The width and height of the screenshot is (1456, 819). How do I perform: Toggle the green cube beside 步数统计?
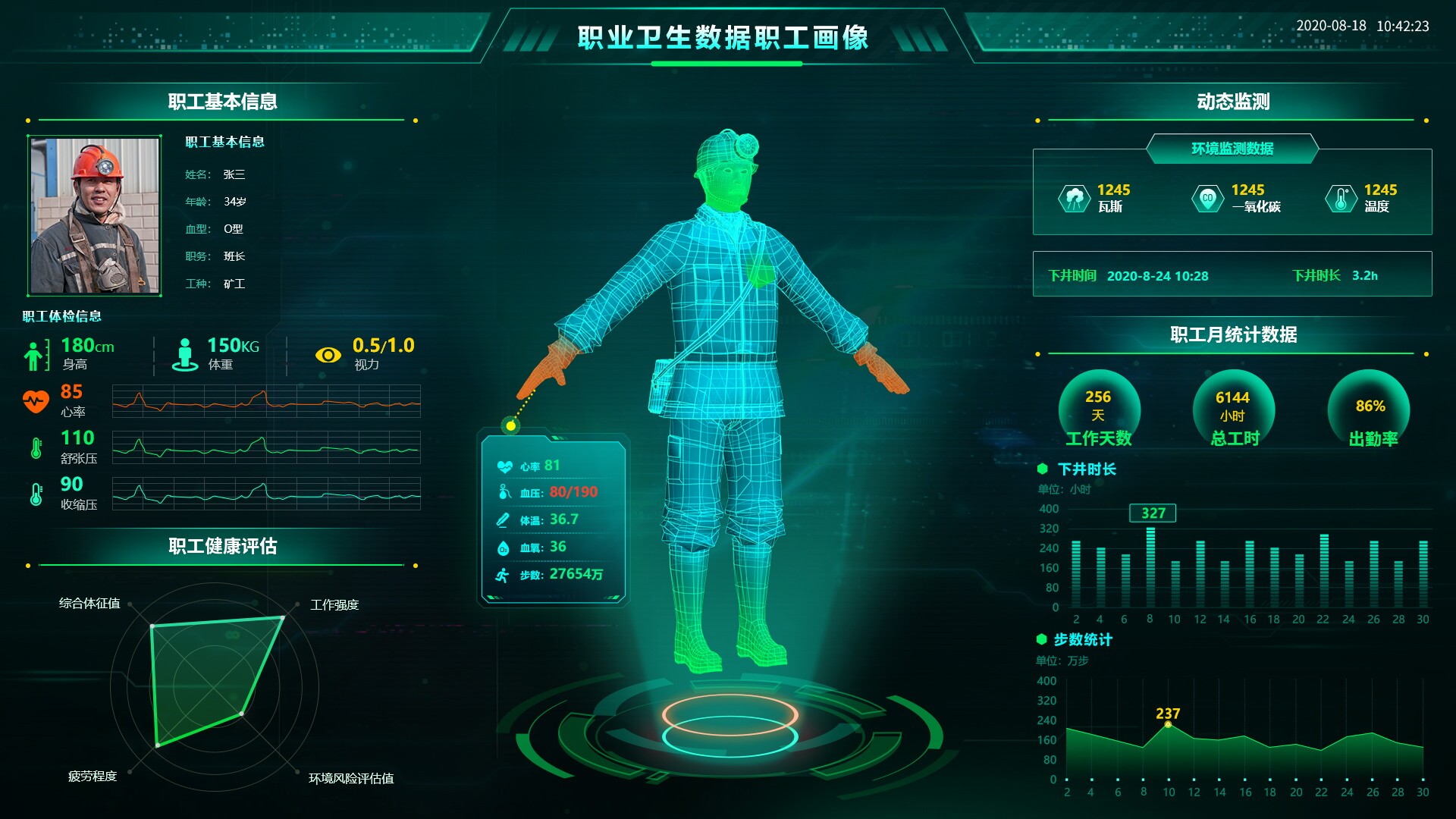coord(1043,640)
